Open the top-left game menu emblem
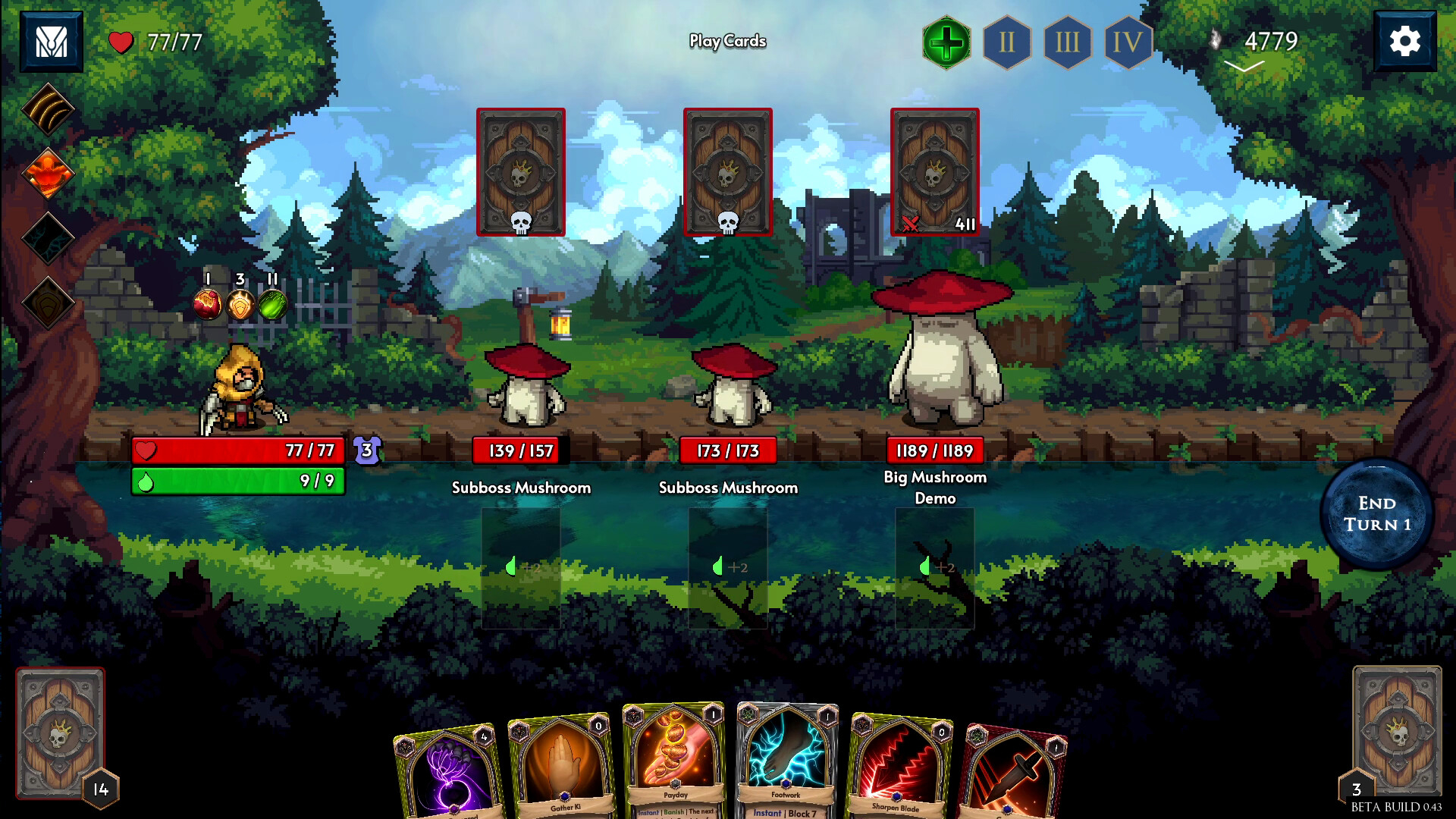 click(51, 39)
